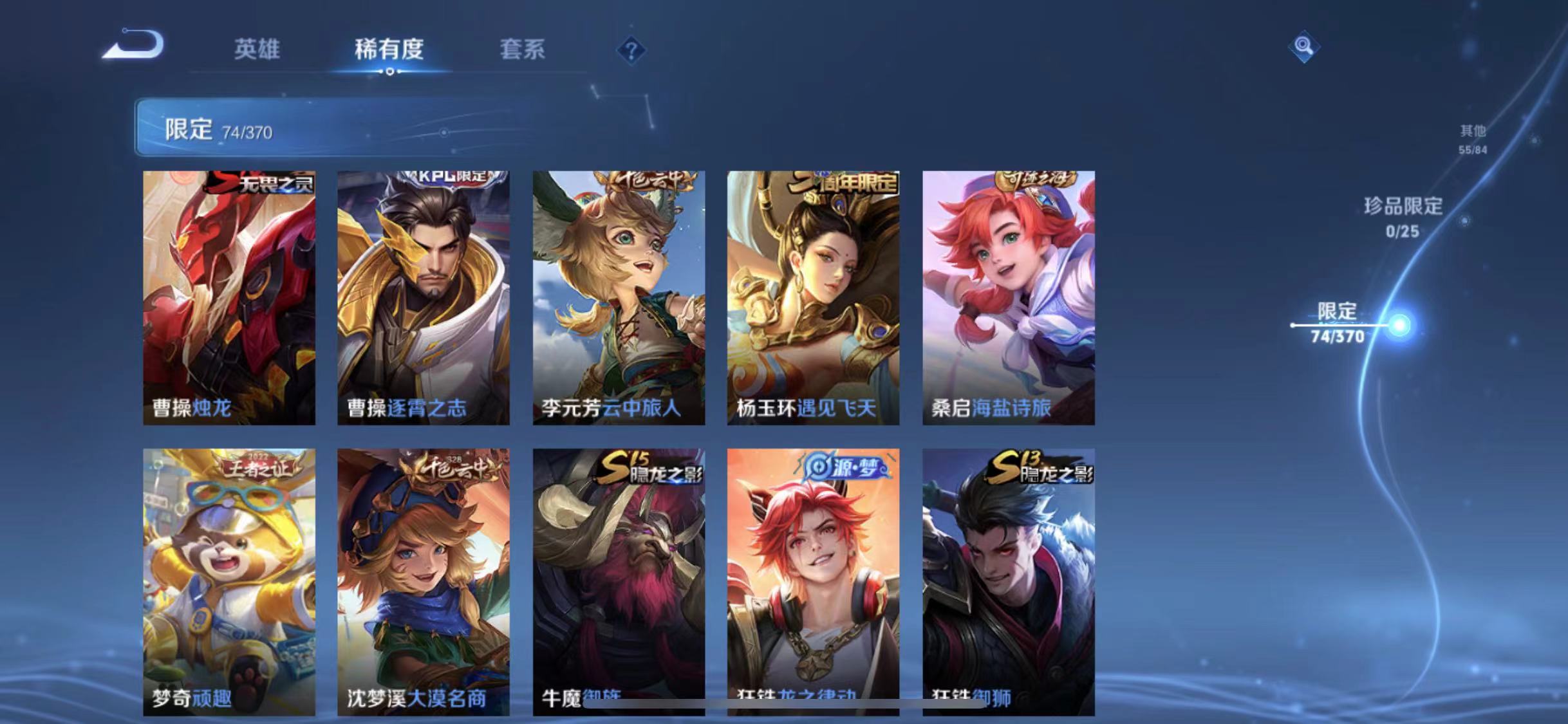Switch to the 套系 tab
Image resolution: width=1568 pixels, height=724 pixels.
pyautogui.click(x=523, y=50)
